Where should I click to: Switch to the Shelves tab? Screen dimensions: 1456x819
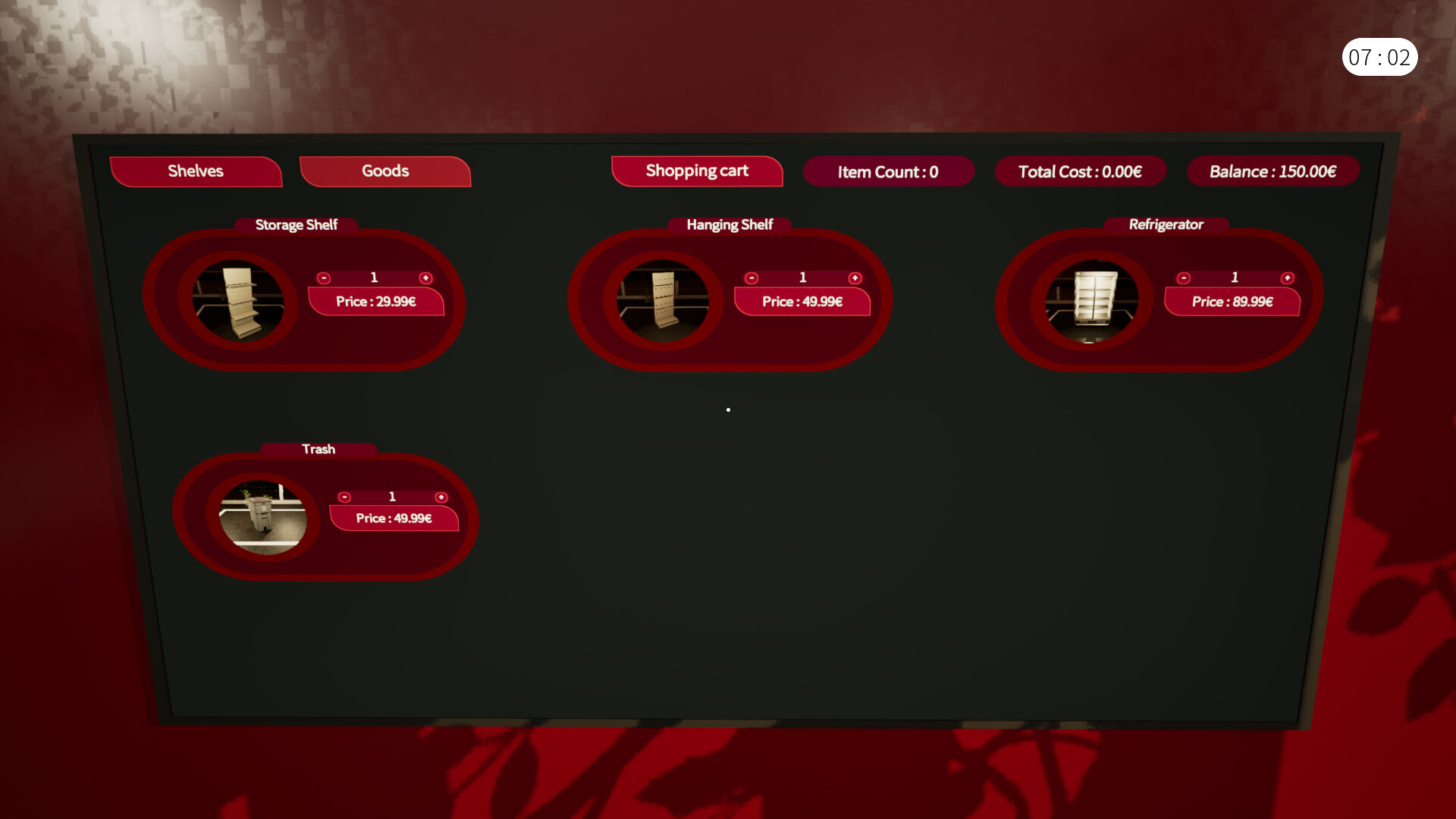(x=196, y=171)
